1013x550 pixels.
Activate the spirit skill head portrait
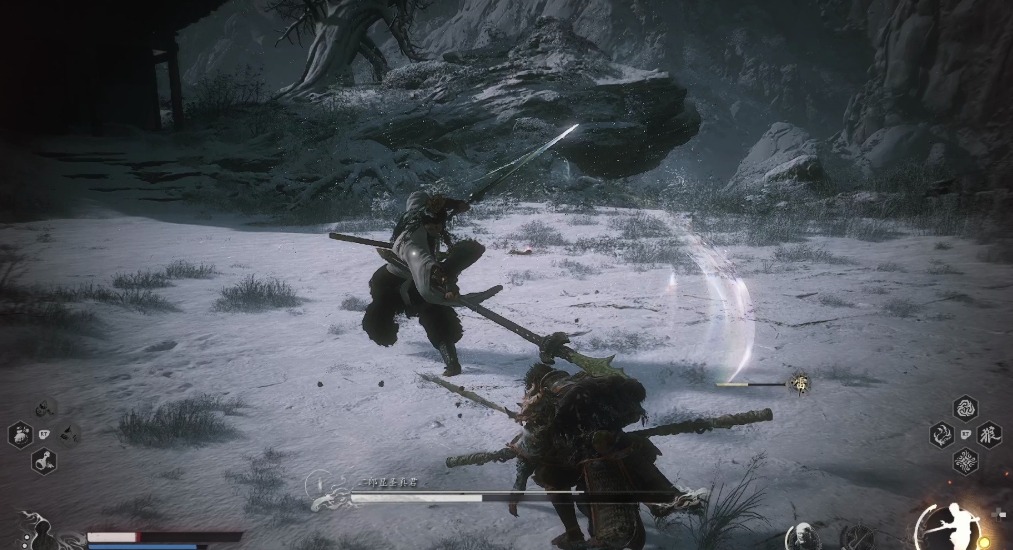801,536
